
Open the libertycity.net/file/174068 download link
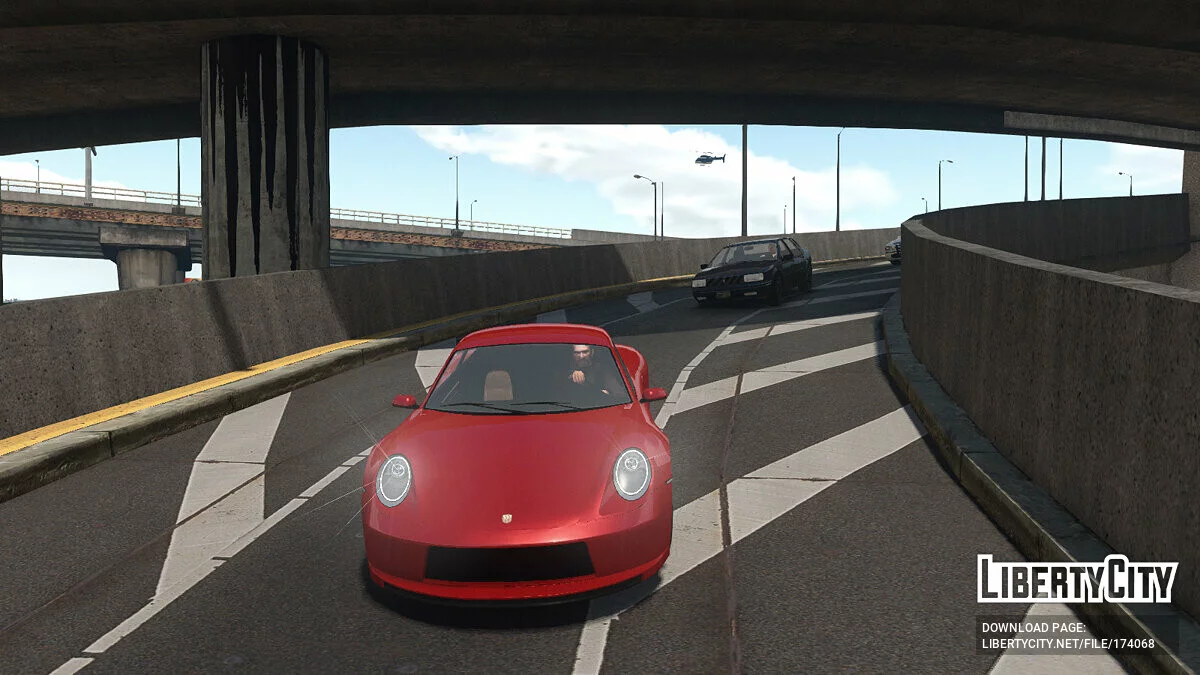1068,643
